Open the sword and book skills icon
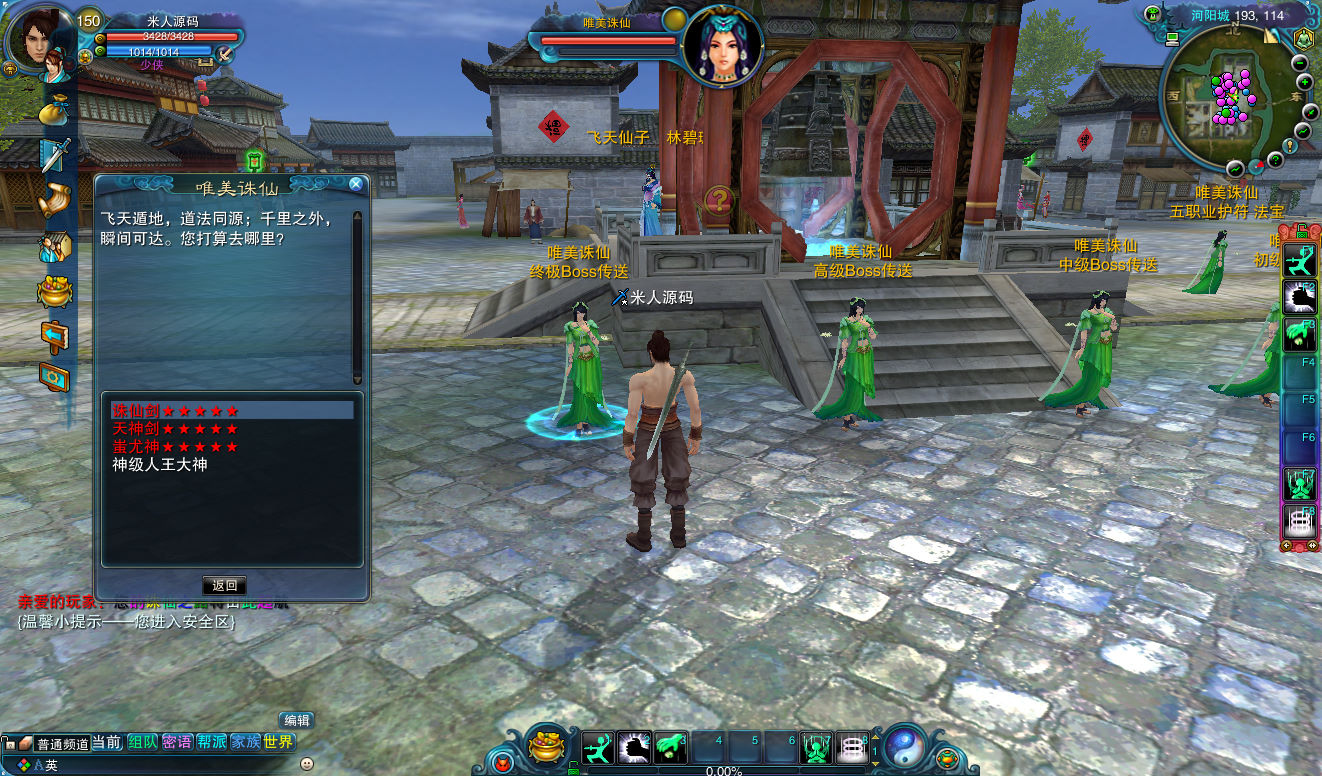 (55, 154)
